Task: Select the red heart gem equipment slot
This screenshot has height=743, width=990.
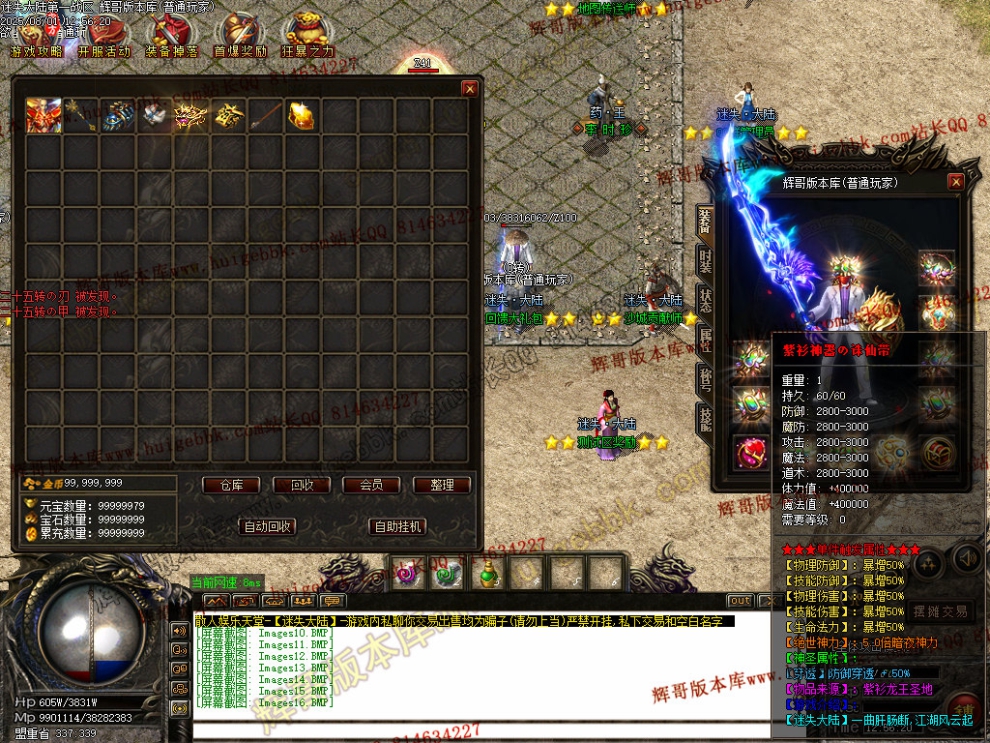Action: click(x=750, y=452)
